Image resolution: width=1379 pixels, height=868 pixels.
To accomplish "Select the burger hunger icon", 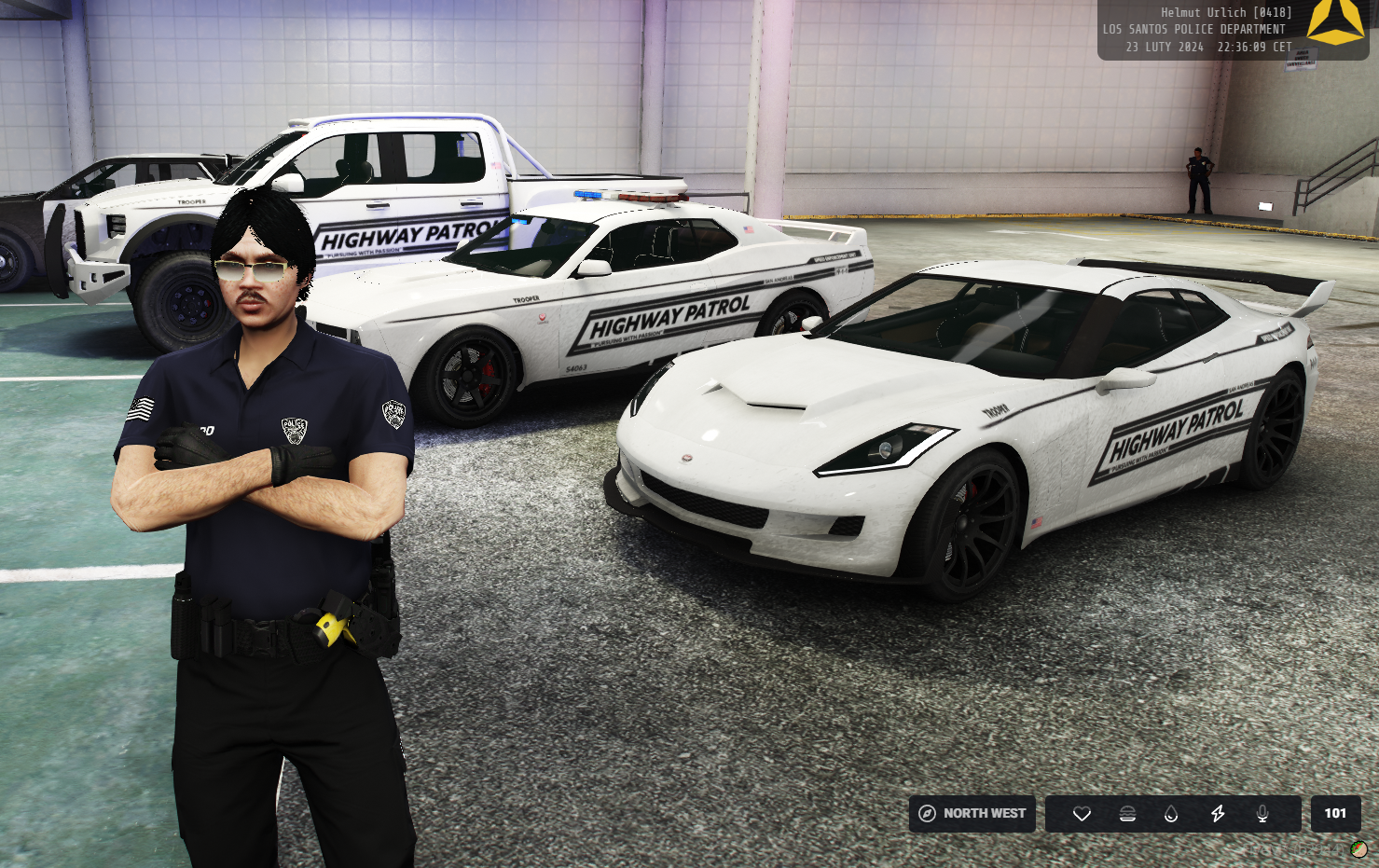I will pos(1127,814).
